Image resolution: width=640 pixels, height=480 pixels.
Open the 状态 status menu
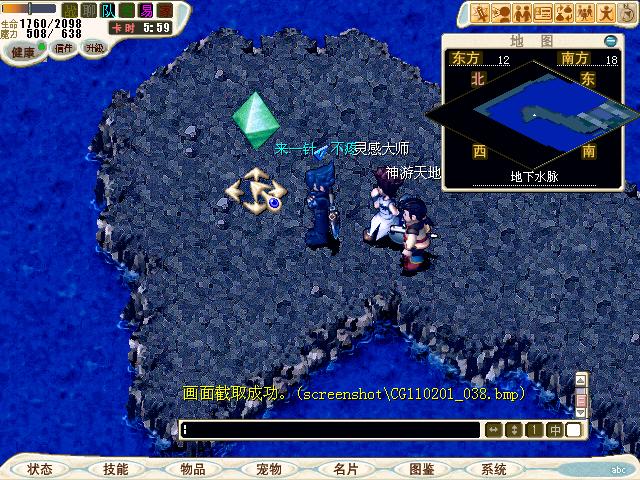point(40,469)
